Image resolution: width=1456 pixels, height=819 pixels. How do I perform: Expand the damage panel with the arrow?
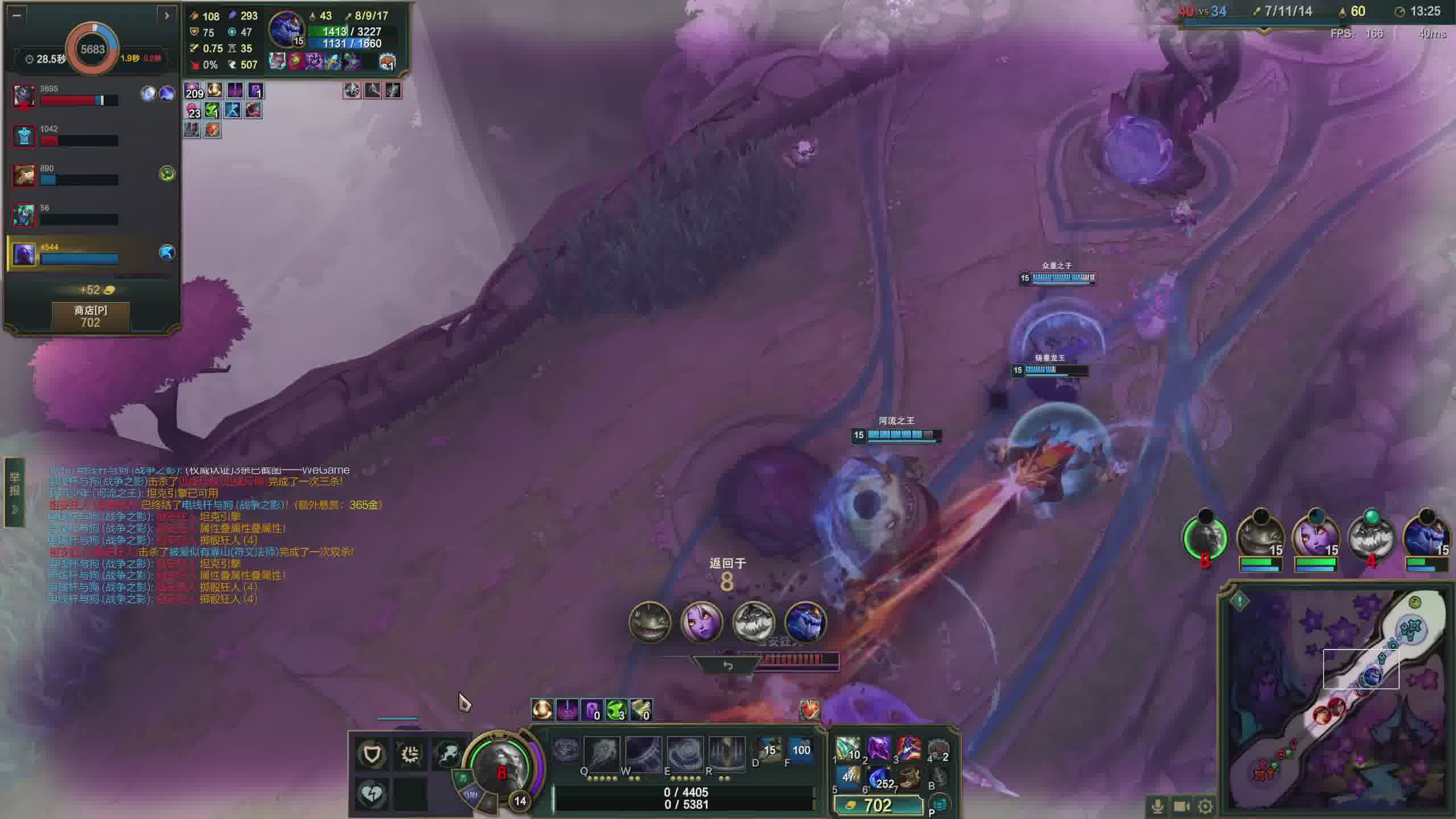166,15
